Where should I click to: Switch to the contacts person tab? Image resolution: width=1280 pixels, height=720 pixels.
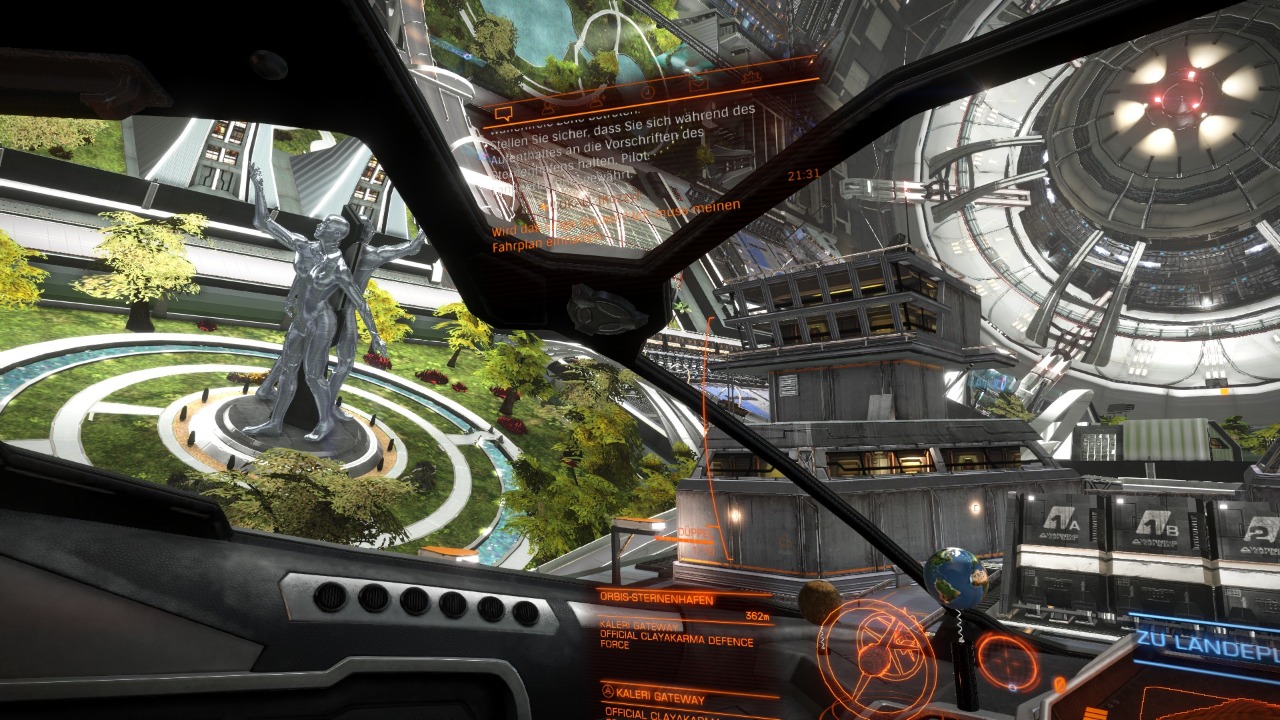click(549, 105)
